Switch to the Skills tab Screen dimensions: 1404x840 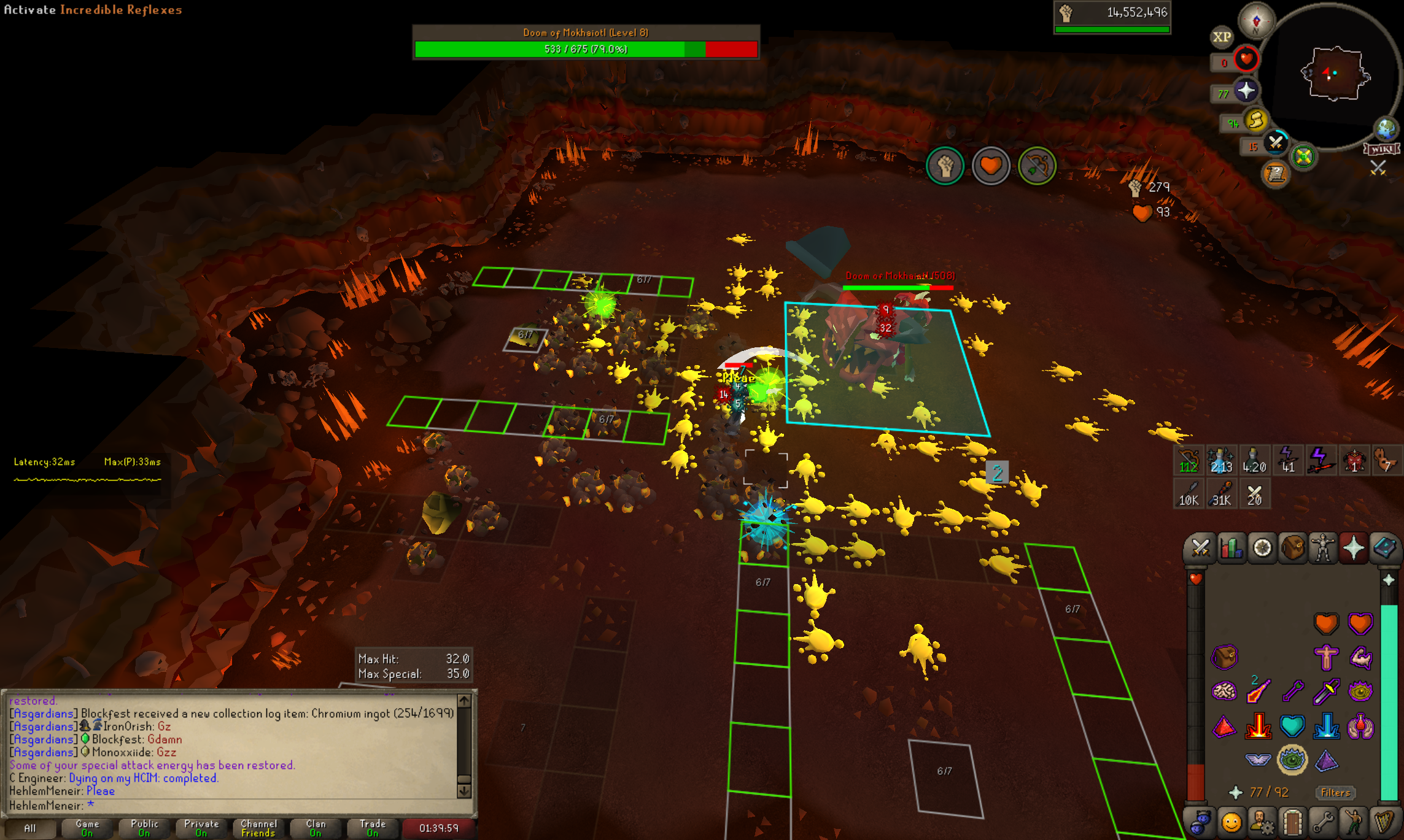tap(1231, 548)
